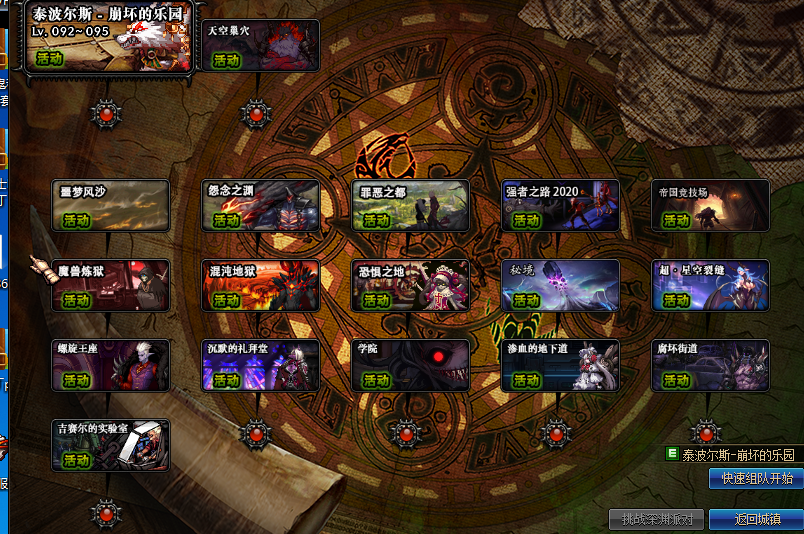The width and height of the screenshot is (804, 534).
Task: Open the 噩梦风沙 dungeon tile
Action: [111, 206]
